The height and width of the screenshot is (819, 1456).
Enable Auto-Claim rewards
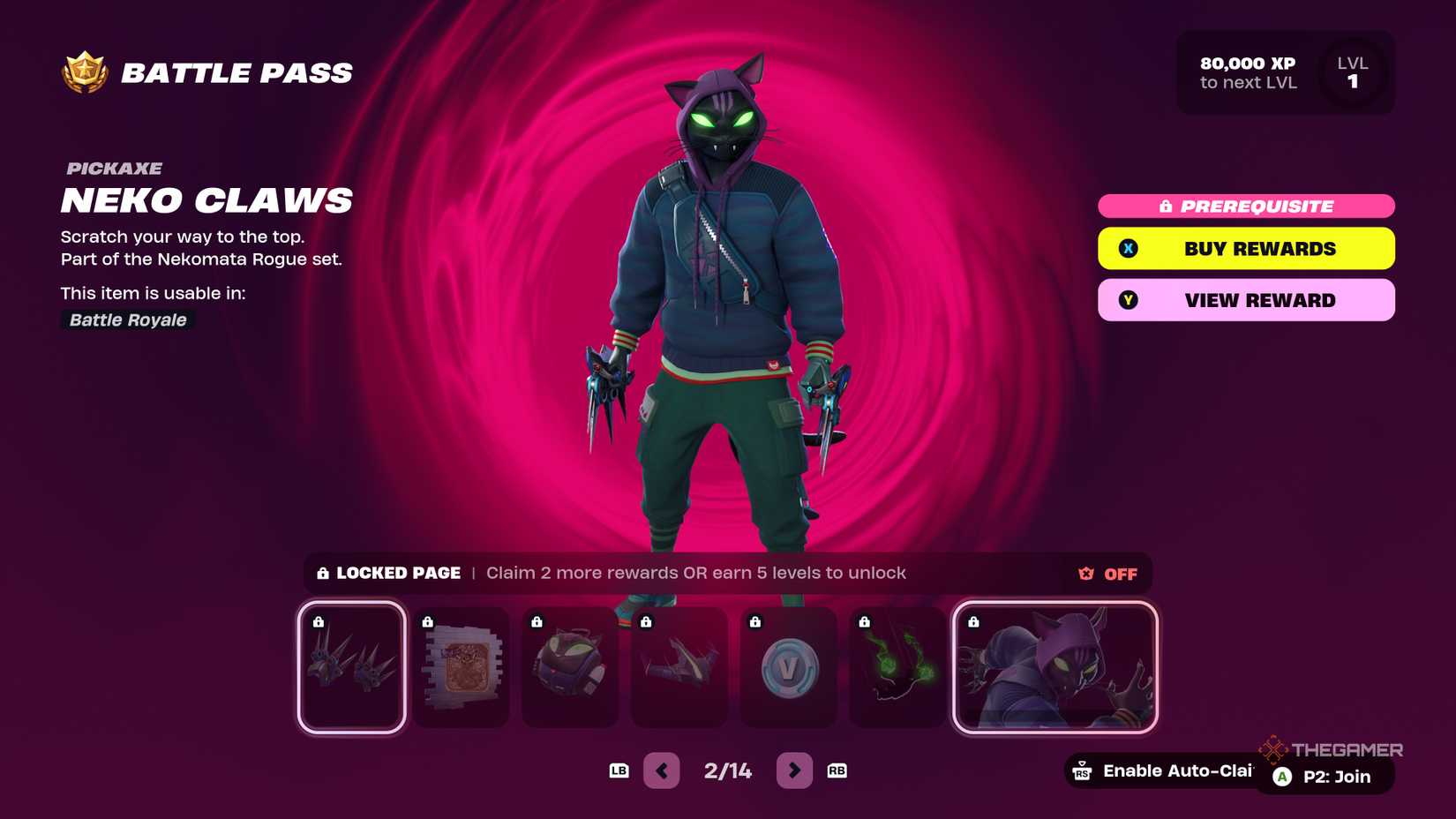click(x=1165, y=770)
